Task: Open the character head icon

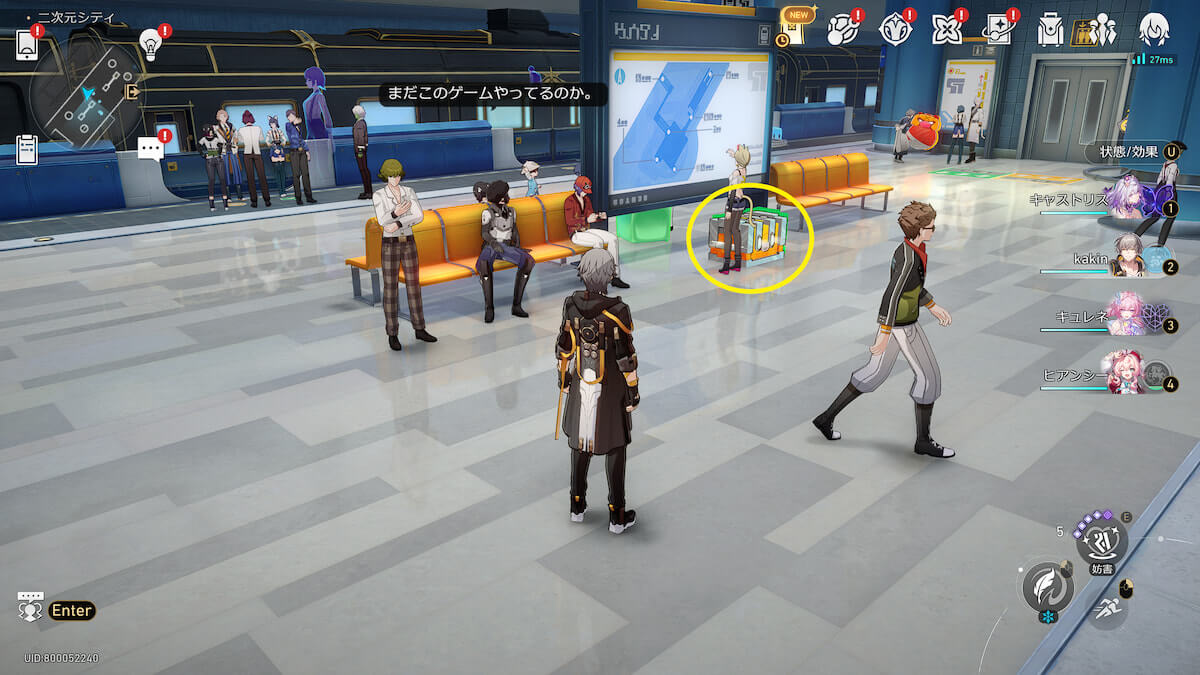Action: (1154, 30)
